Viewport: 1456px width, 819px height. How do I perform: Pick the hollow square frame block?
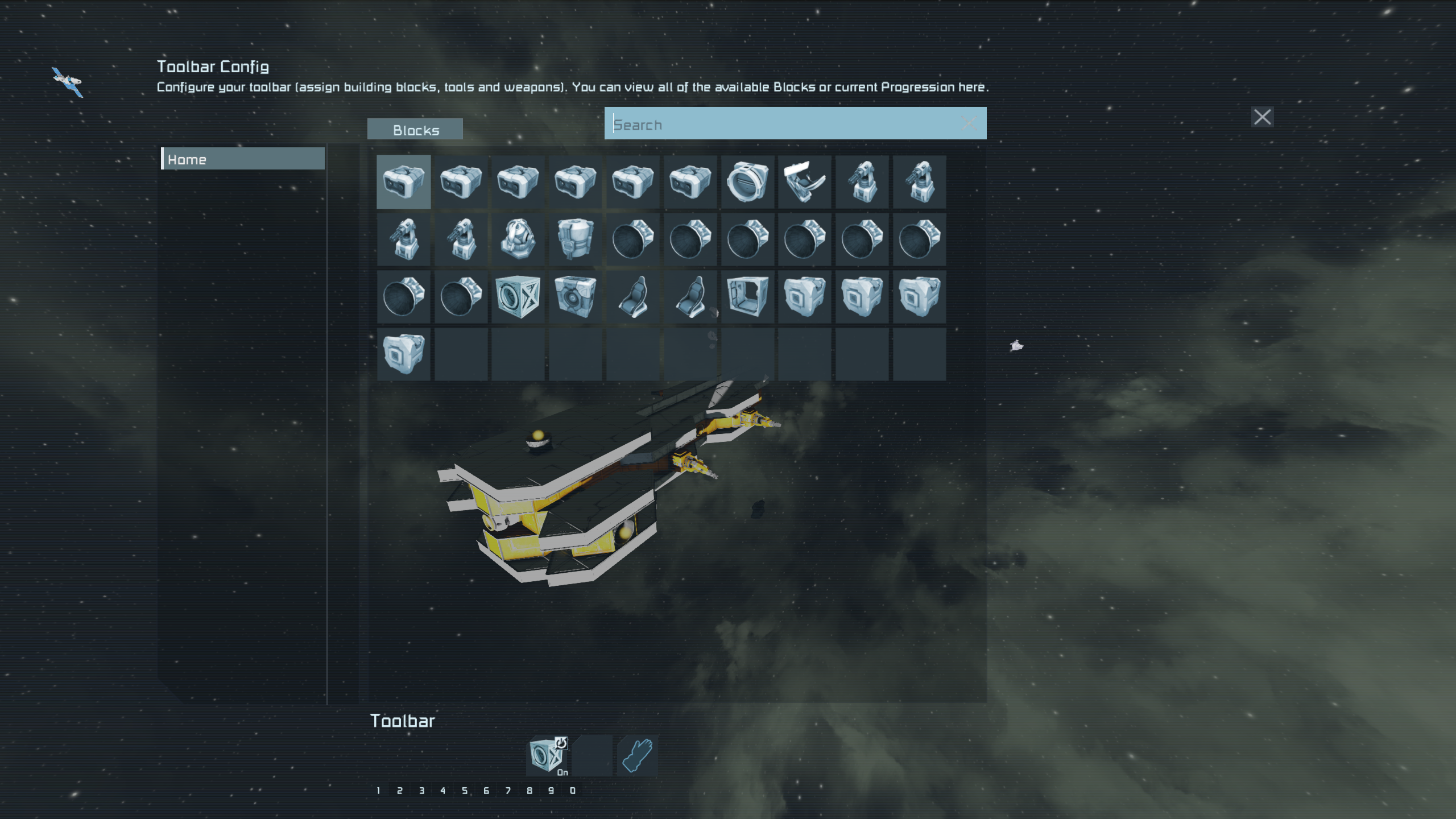point(747,297)
